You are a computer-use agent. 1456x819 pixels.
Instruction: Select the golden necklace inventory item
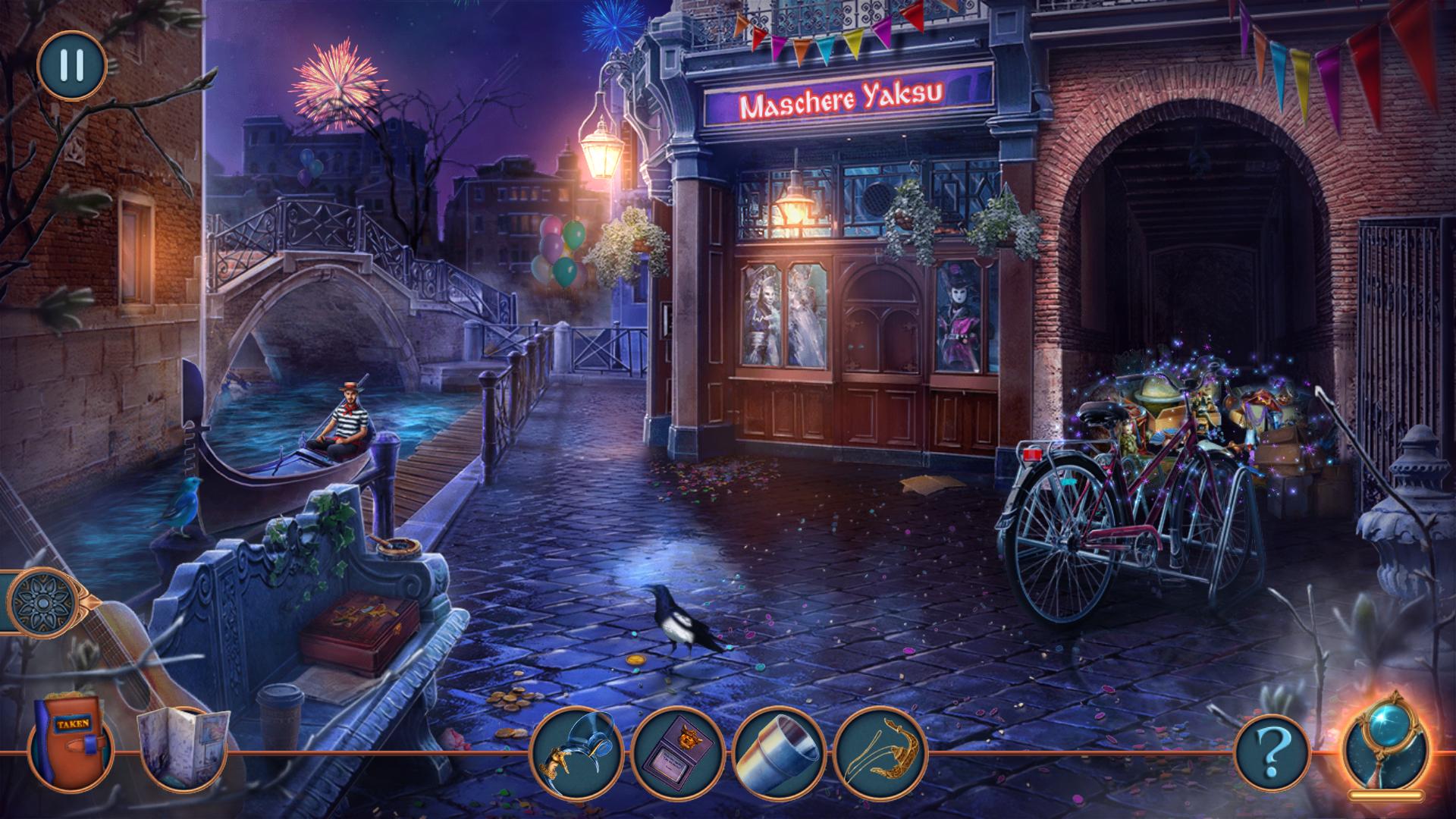[x=880, y=747]
